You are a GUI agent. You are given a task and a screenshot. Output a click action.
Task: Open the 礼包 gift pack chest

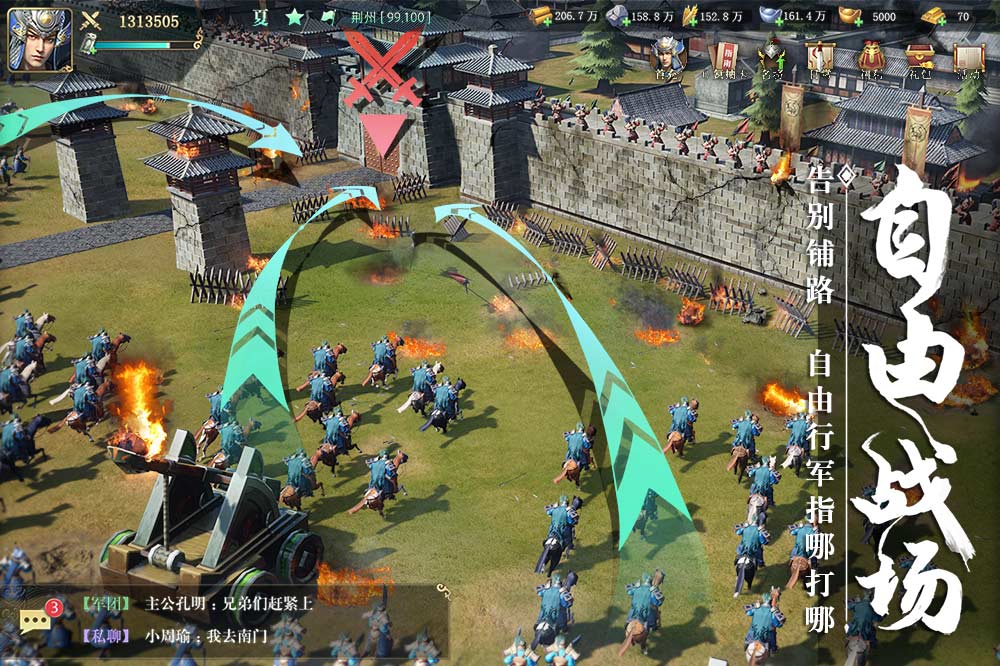tap(920, 57)
